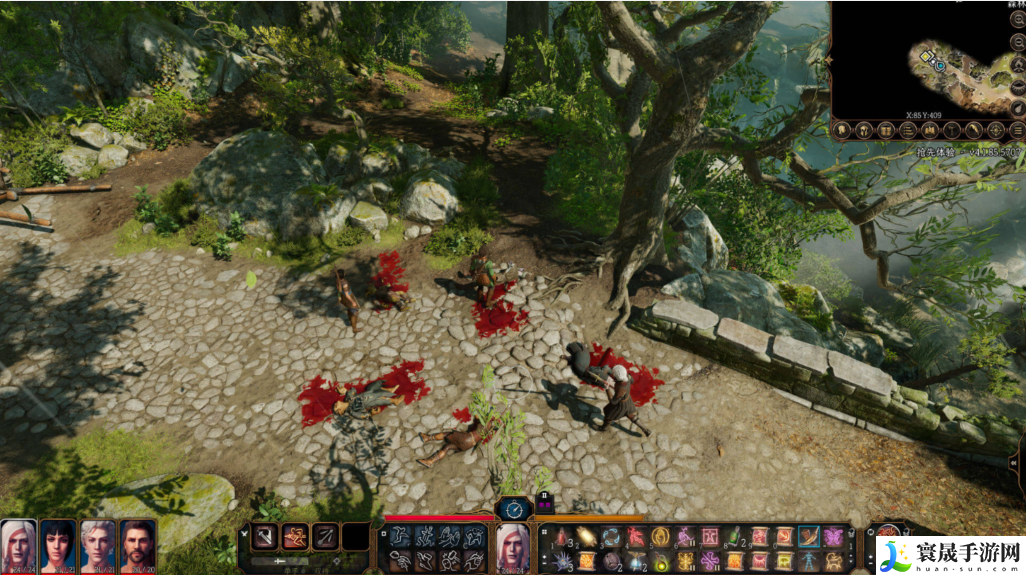Screen dimensions: 1026x575
Task: Open the character sheet helmet icon
Action: point(862,130)
